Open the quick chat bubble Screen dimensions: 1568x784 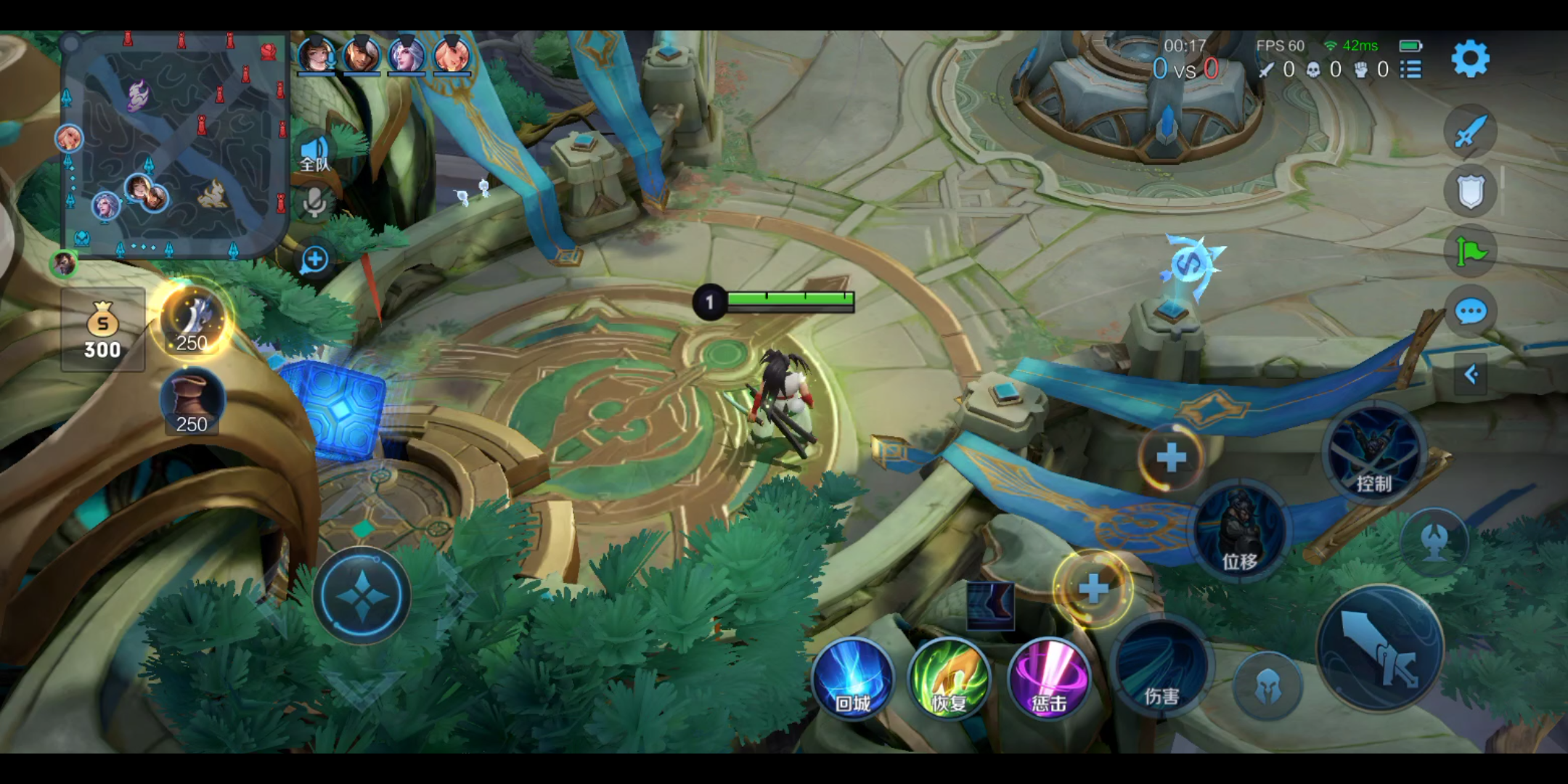pyautogui.click(x=1471, y=312)
